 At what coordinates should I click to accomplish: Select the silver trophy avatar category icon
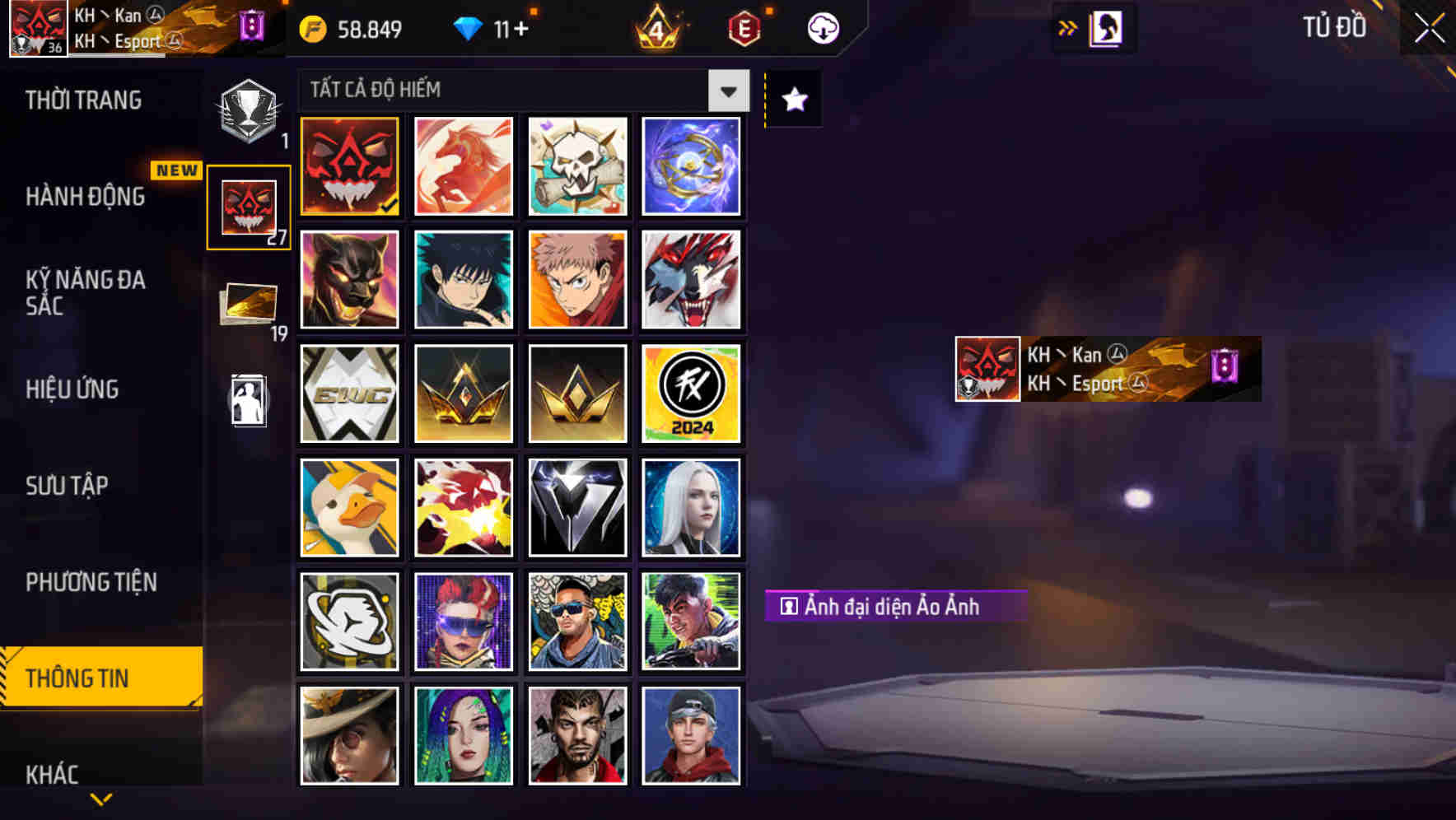click(246, 109)
